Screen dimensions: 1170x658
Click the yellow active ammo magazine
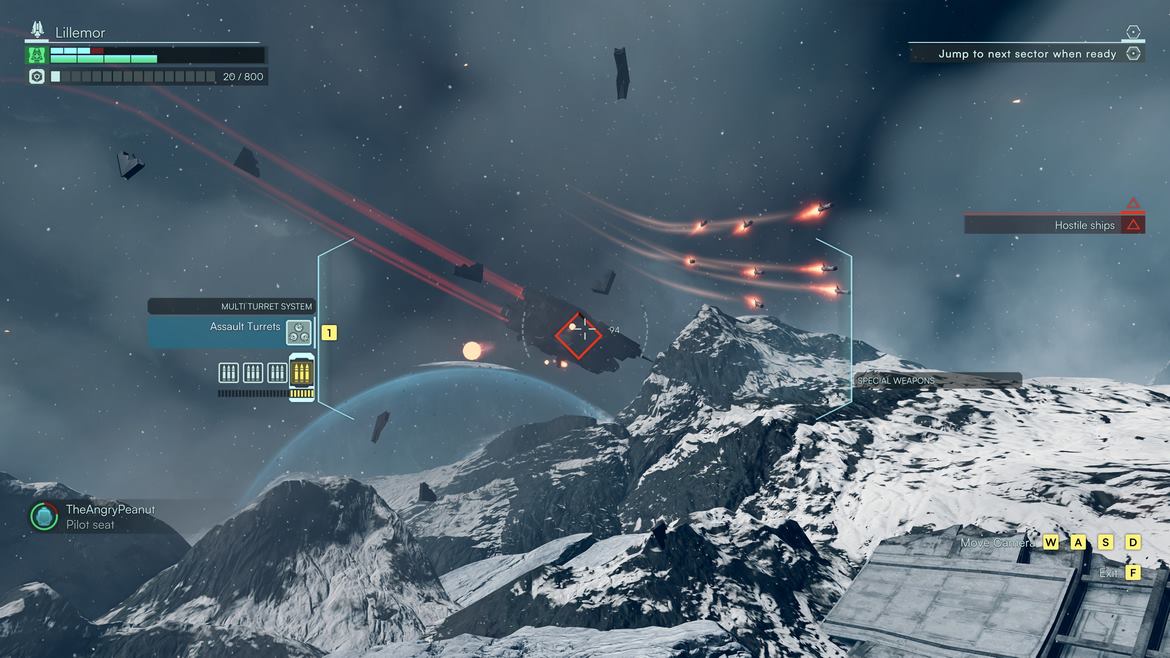coord(301,375)
